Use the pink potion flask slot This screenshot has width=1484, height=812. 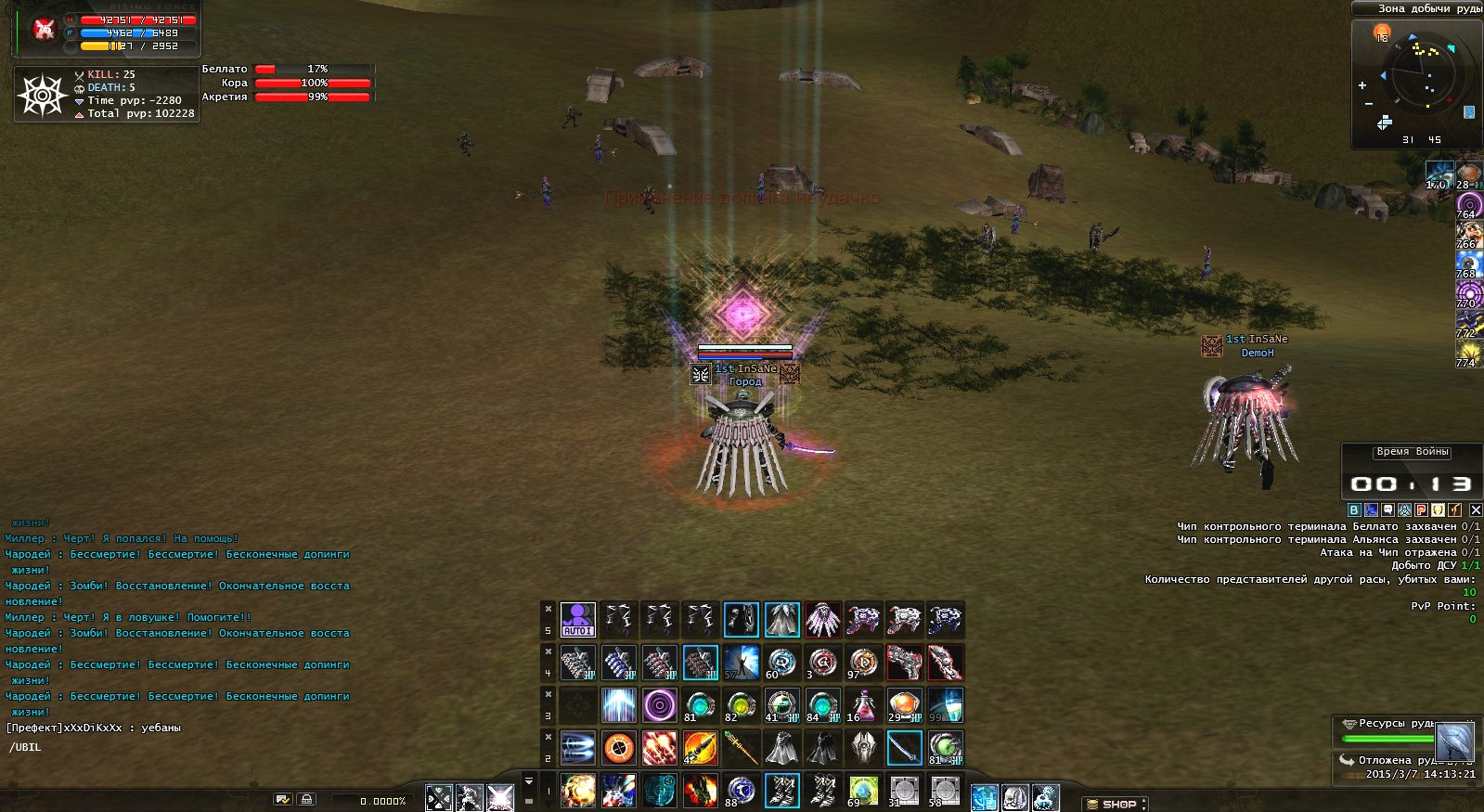coord(863,705)
